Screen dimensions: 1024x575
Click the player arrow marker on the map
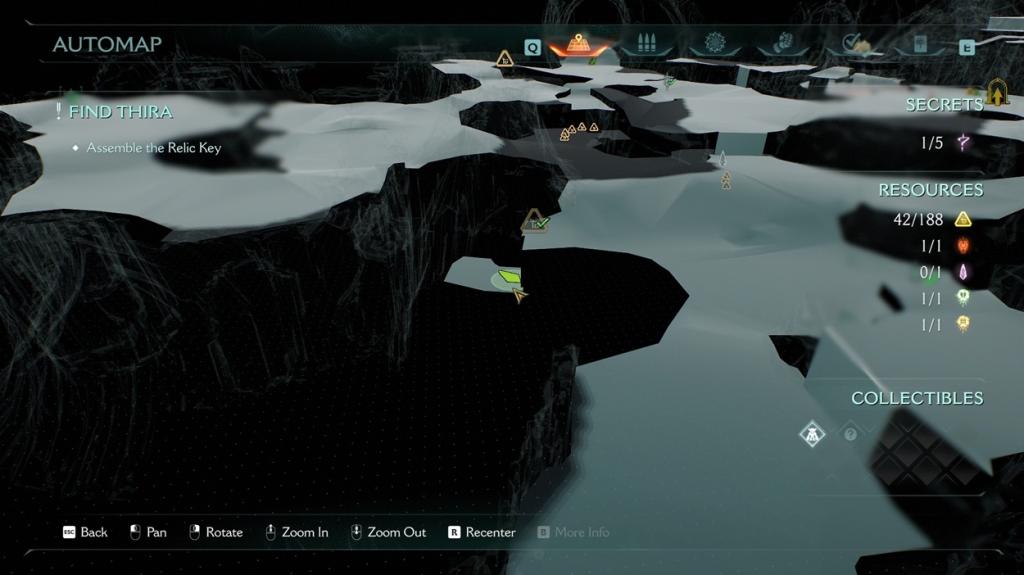[518, 294]
